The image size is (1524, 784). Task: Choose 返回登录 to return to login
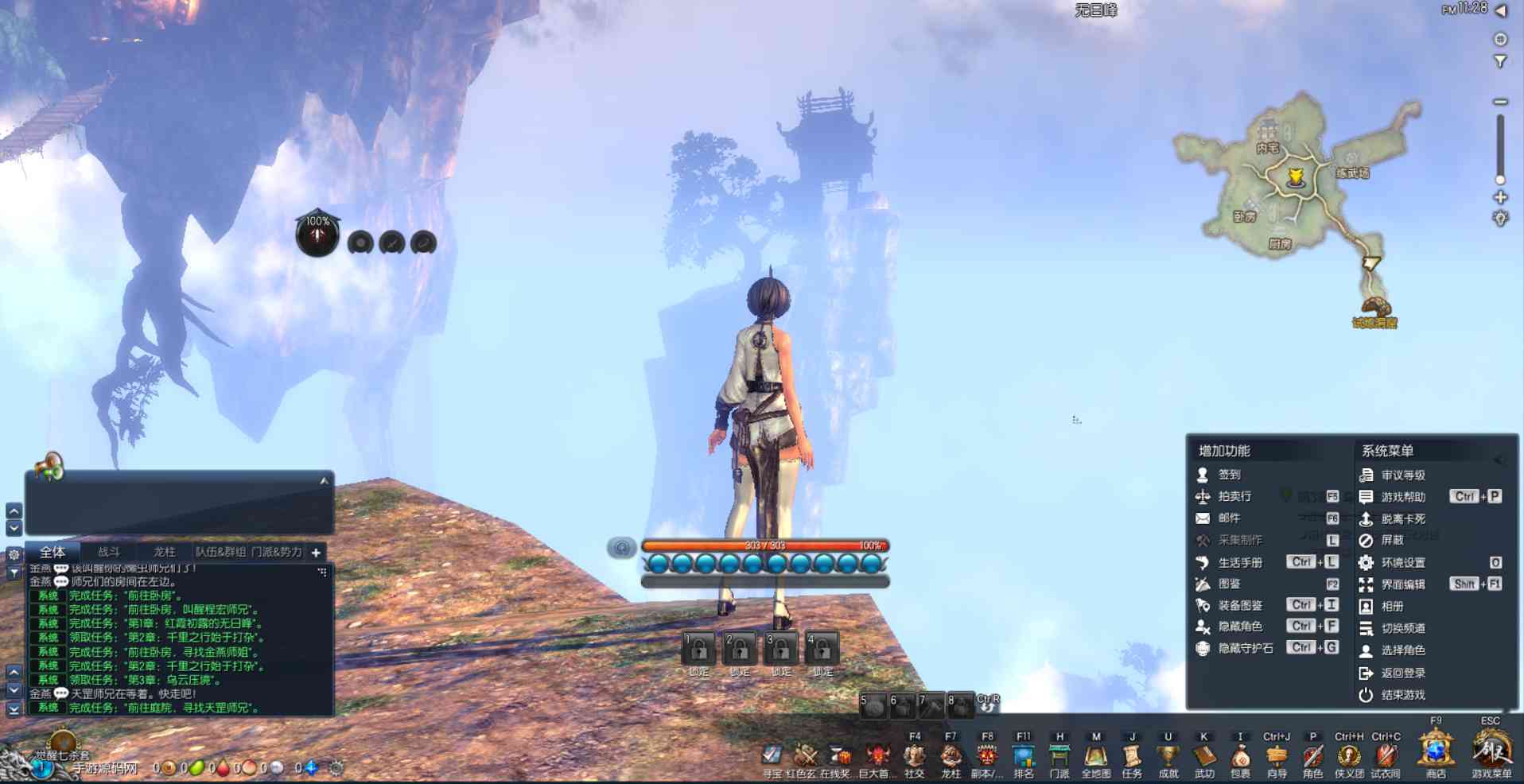(1402, 673)
